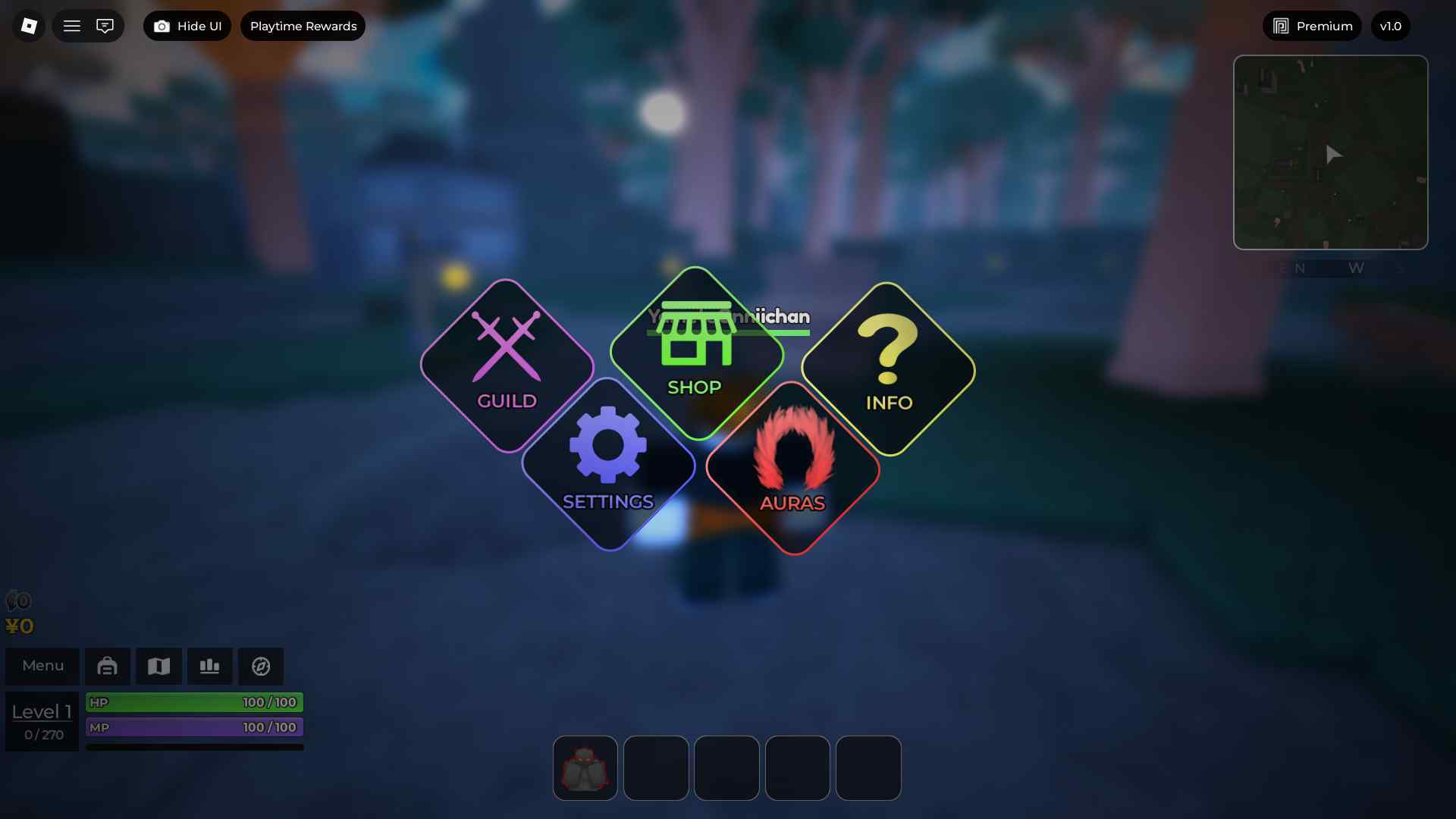Open the Roblox chat bubble icon
1456x819 pixels.
pyautogui.click(x=106, y=25)
